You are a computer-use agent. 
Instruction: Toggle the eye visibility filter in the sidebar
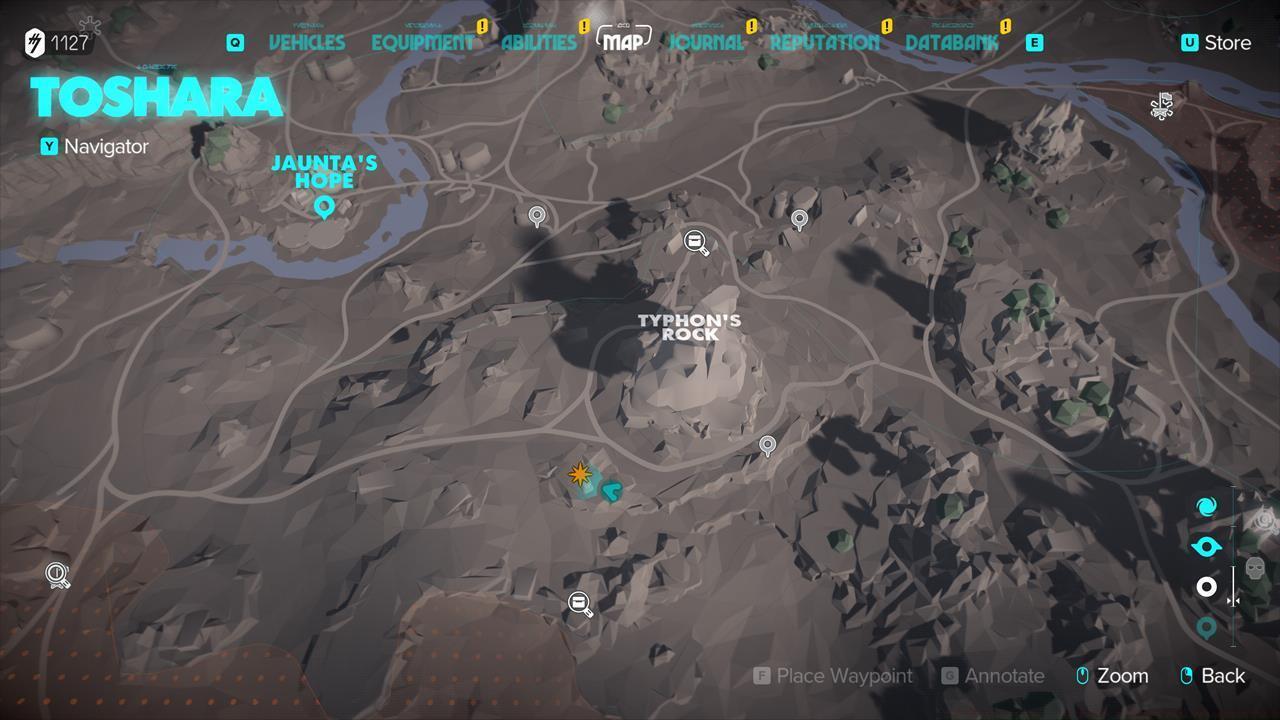[1206, 546]
